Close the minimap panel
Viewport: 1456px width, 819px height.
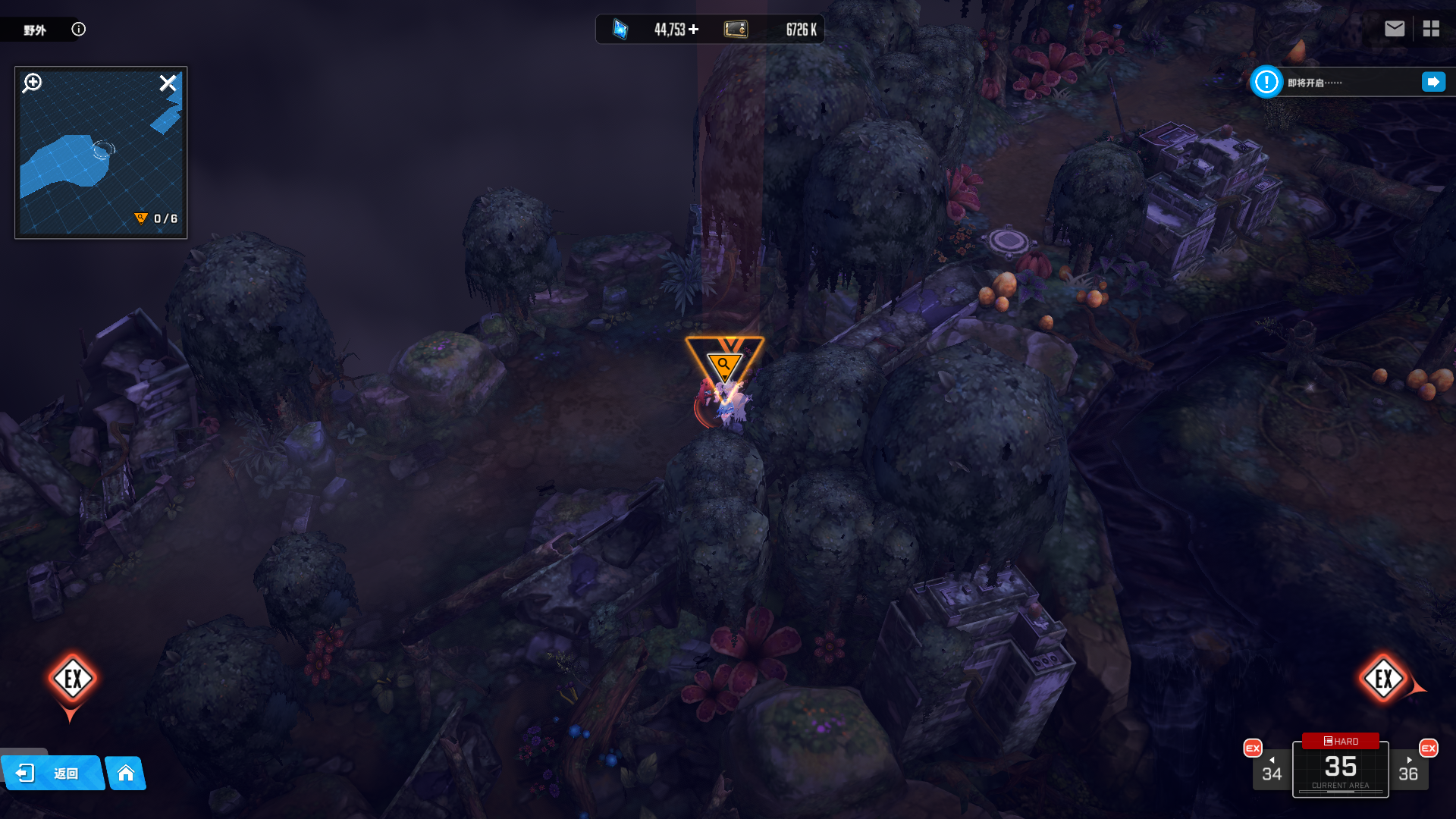click(168, 83)
